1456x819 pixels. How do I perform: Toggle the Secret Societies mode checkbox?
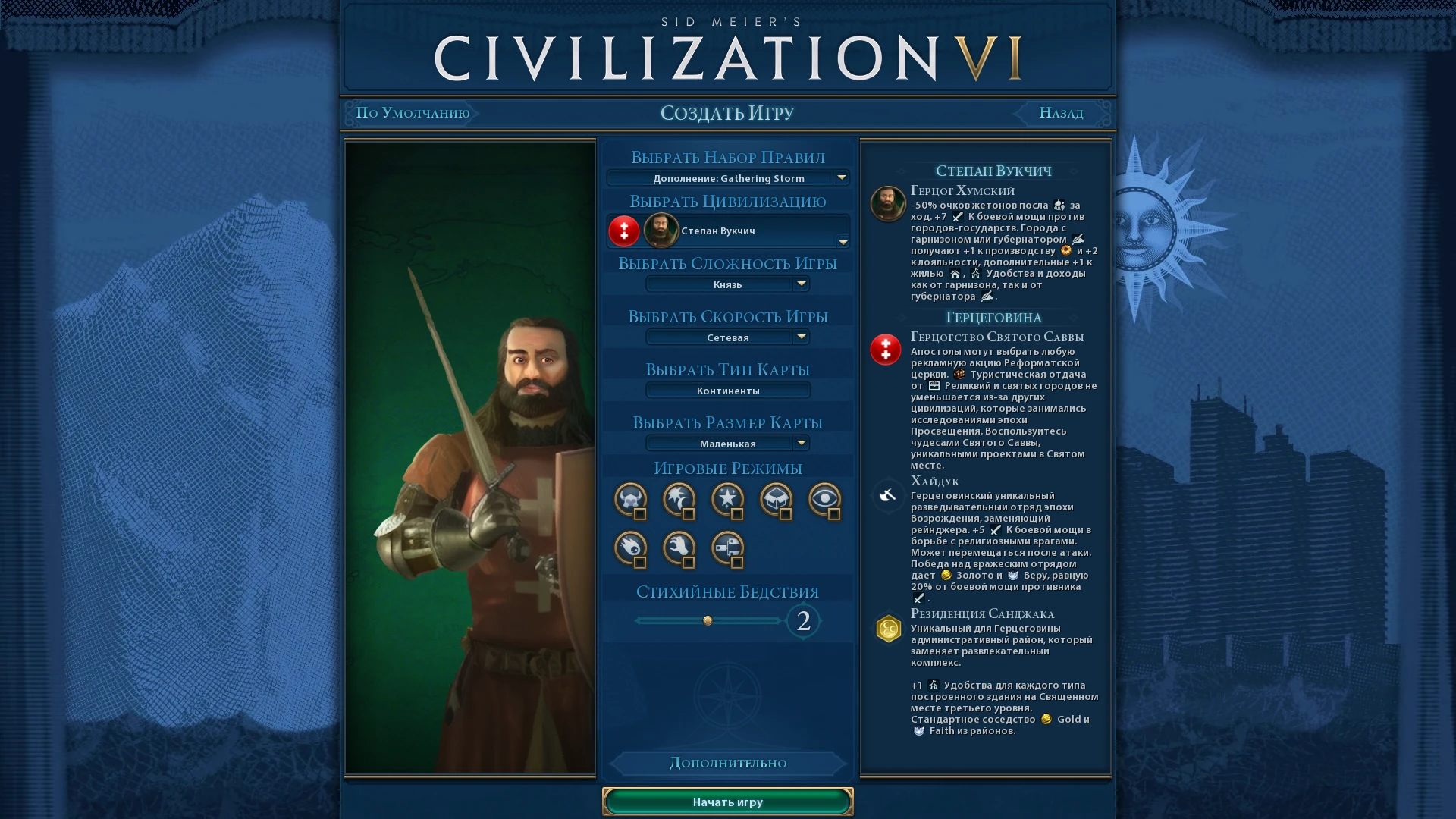point(835,515)
